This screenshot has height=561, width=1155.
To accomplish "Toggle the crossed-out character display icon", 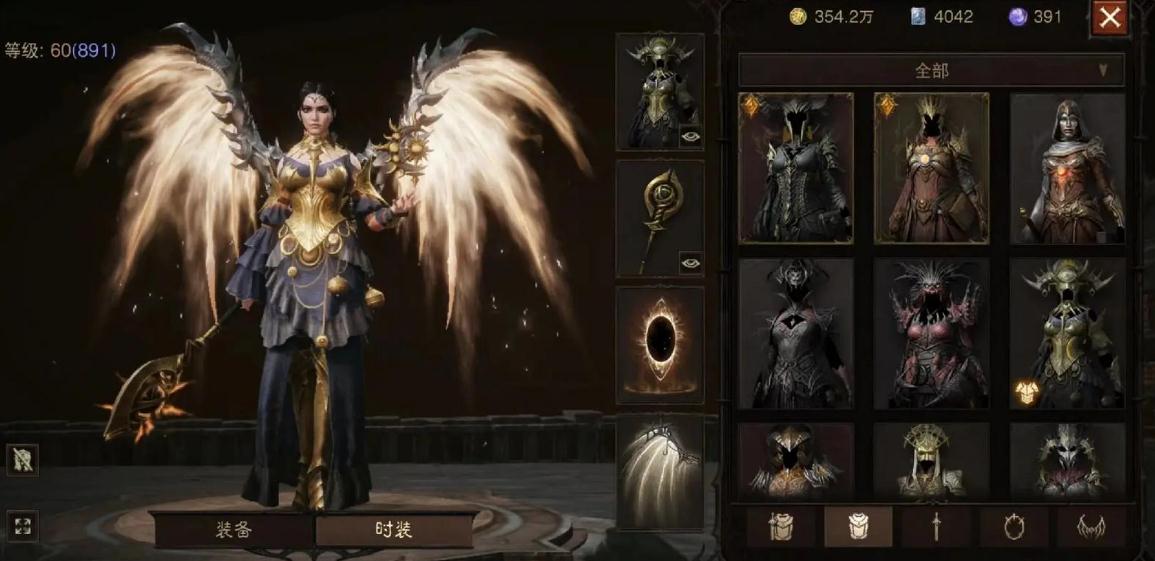I will (x=22, y=460).
